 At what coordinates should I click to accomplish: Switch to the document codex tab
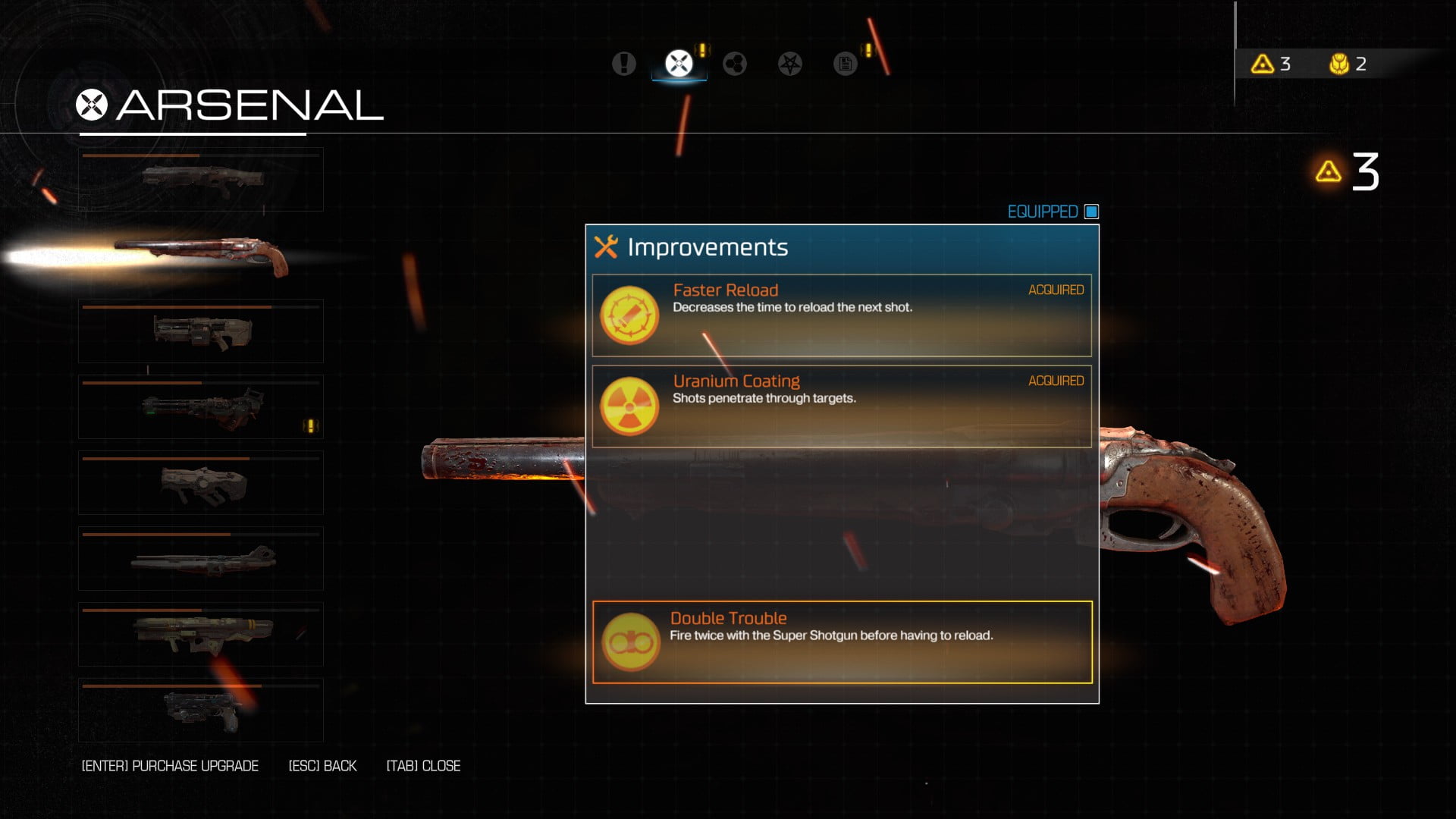[845, 64]
